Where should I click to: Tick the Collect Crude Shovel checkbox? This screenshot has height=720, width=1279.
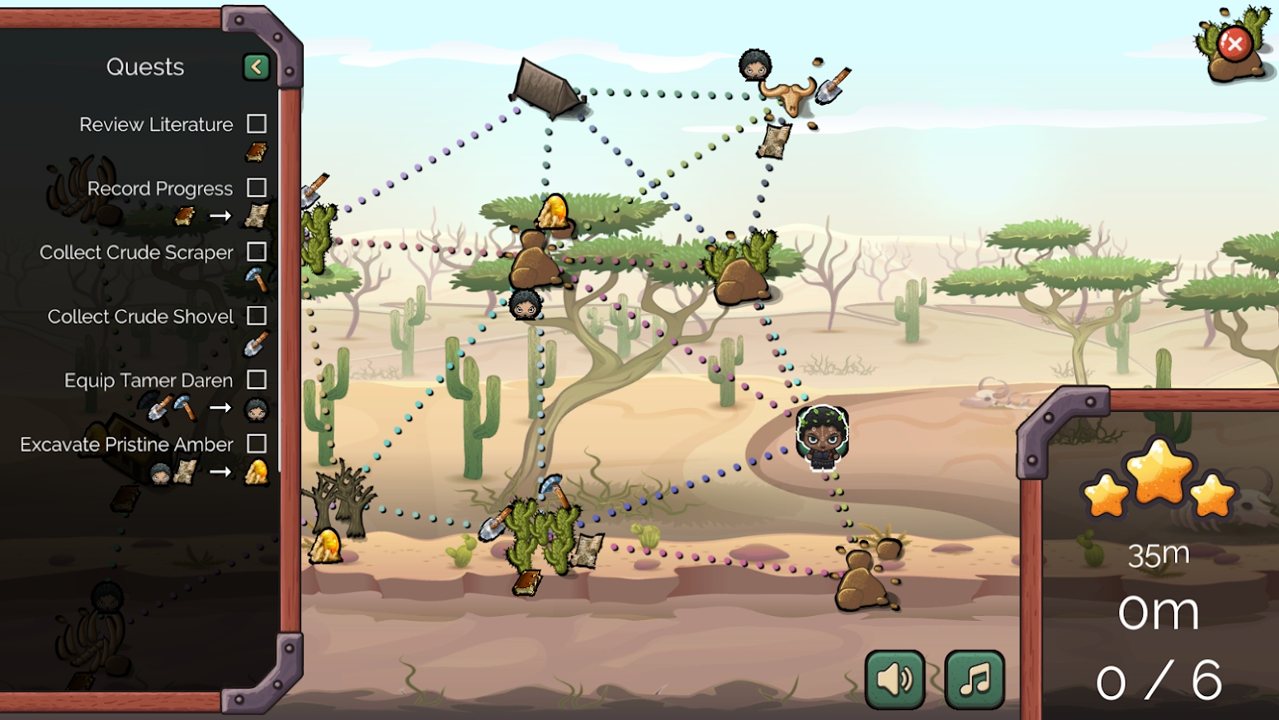tap(257, 316)
